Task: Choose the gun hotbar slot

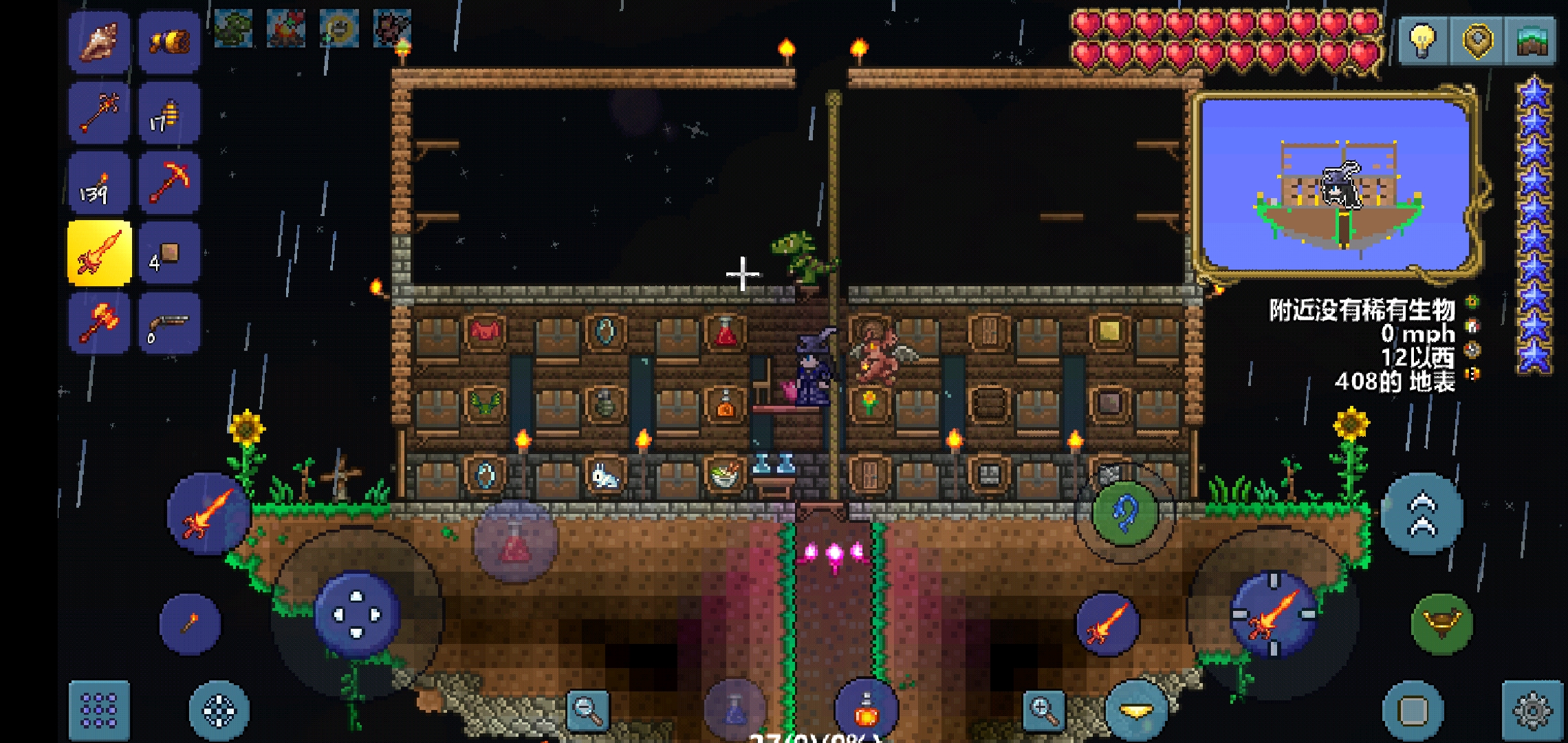Action: 168,323
